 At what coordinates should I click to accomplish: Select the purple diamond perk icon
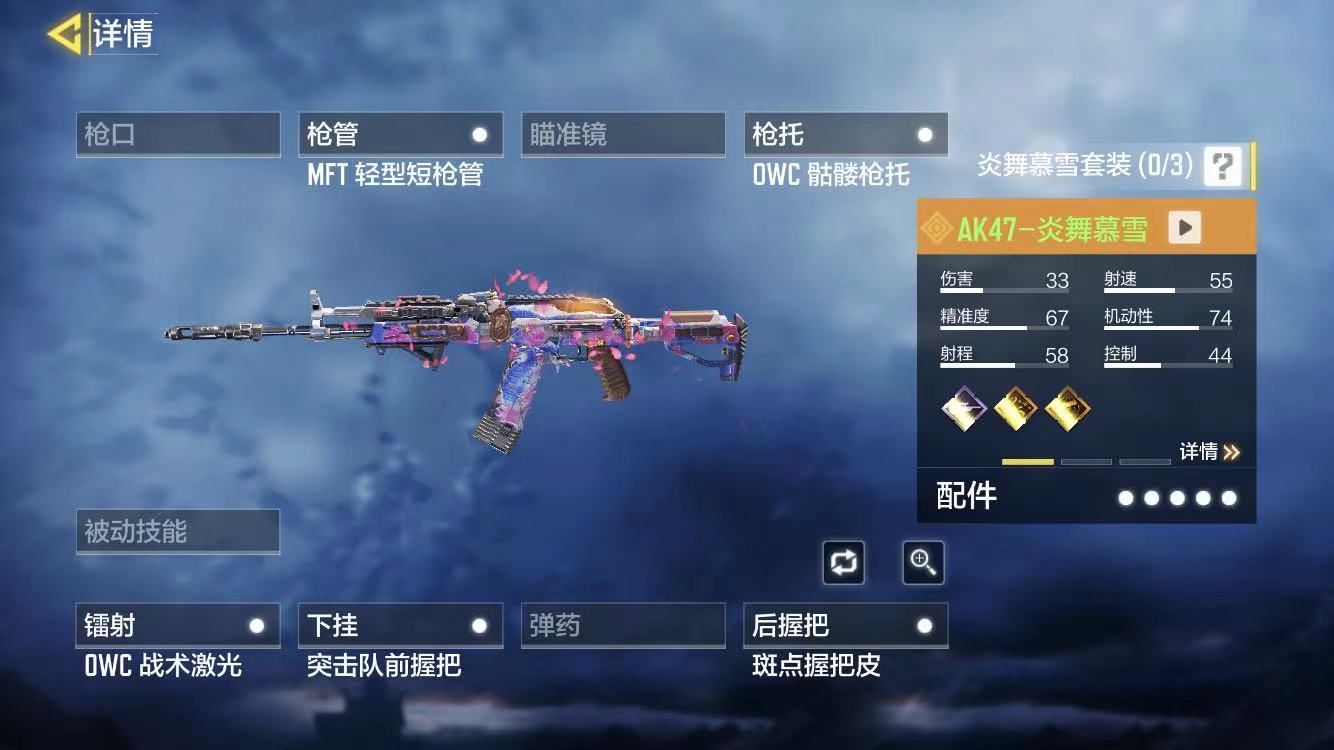(964, 408)
